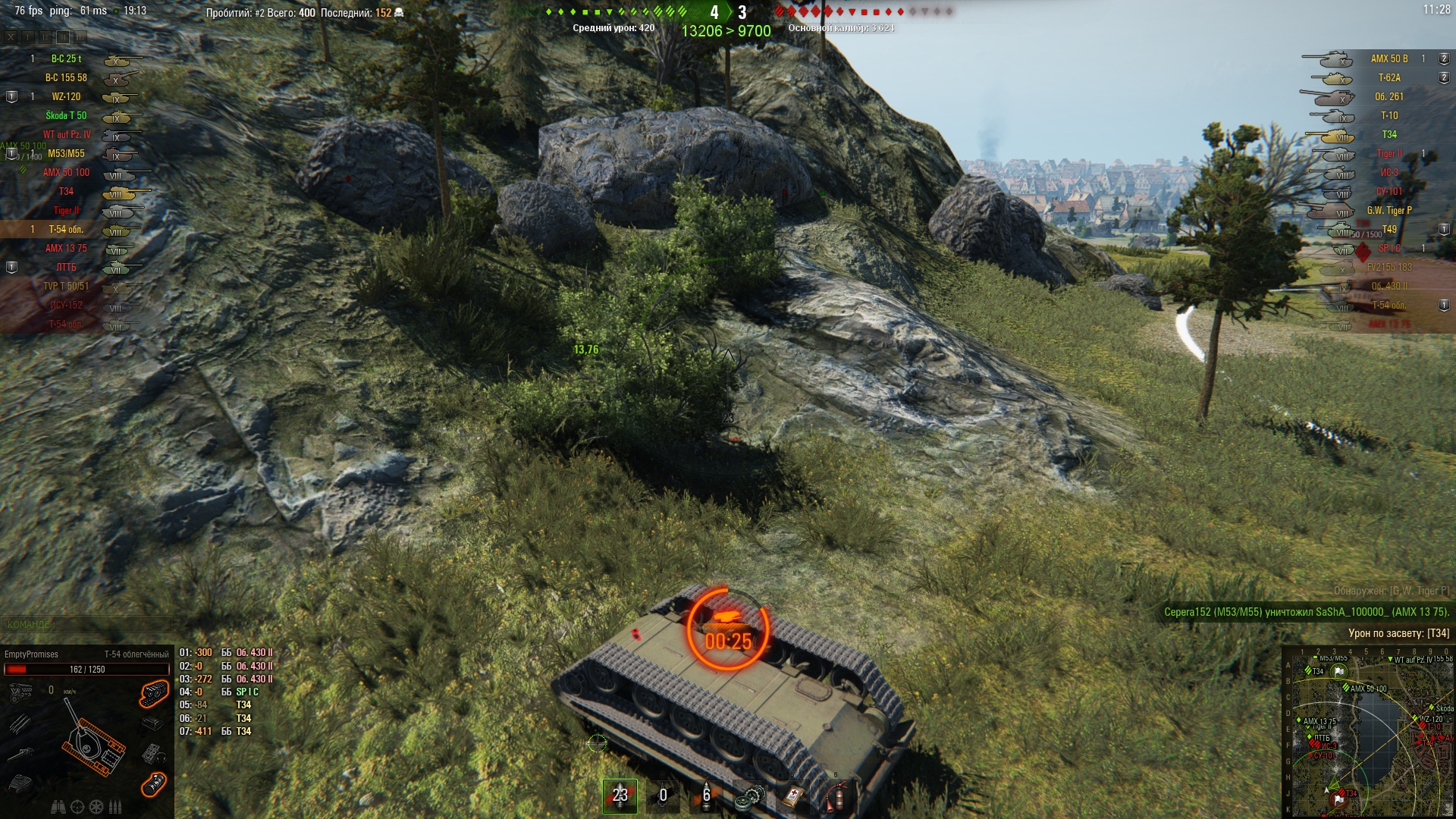Click the engine module icon
The height and width of the screenshot is (819, 1456).
(x=20, y=692)
